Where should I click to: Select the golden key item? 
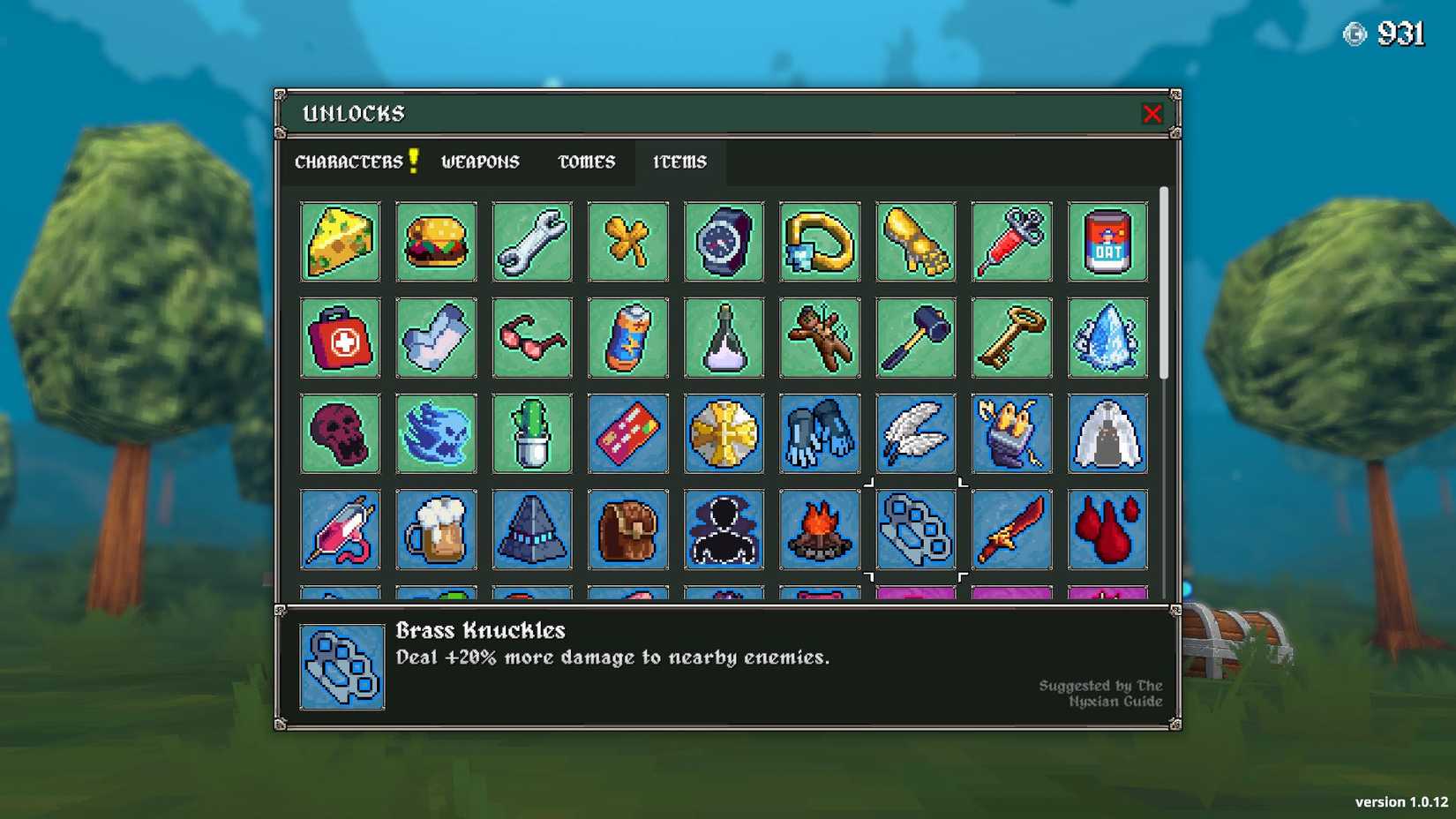[1011, 338]
